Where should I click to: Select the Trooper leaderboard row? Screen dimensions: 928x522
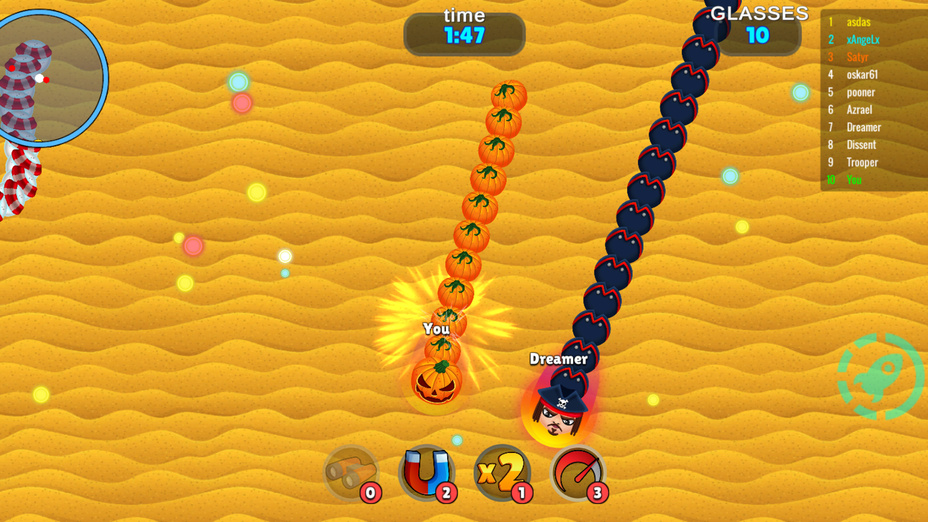click(x=861, y=162)
